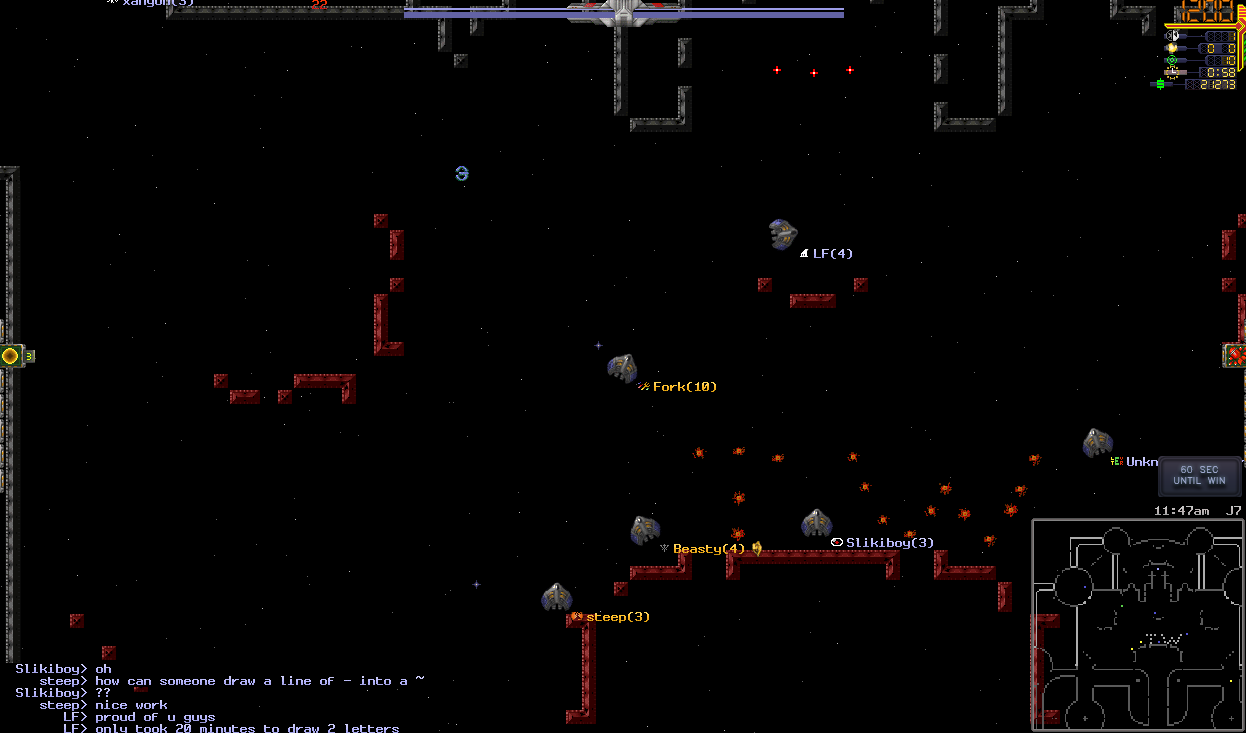Viewport: 1246px width, 733px height.
Task: Click the radar minimap
Action: pyautogui.click(x=1138, y=624)
